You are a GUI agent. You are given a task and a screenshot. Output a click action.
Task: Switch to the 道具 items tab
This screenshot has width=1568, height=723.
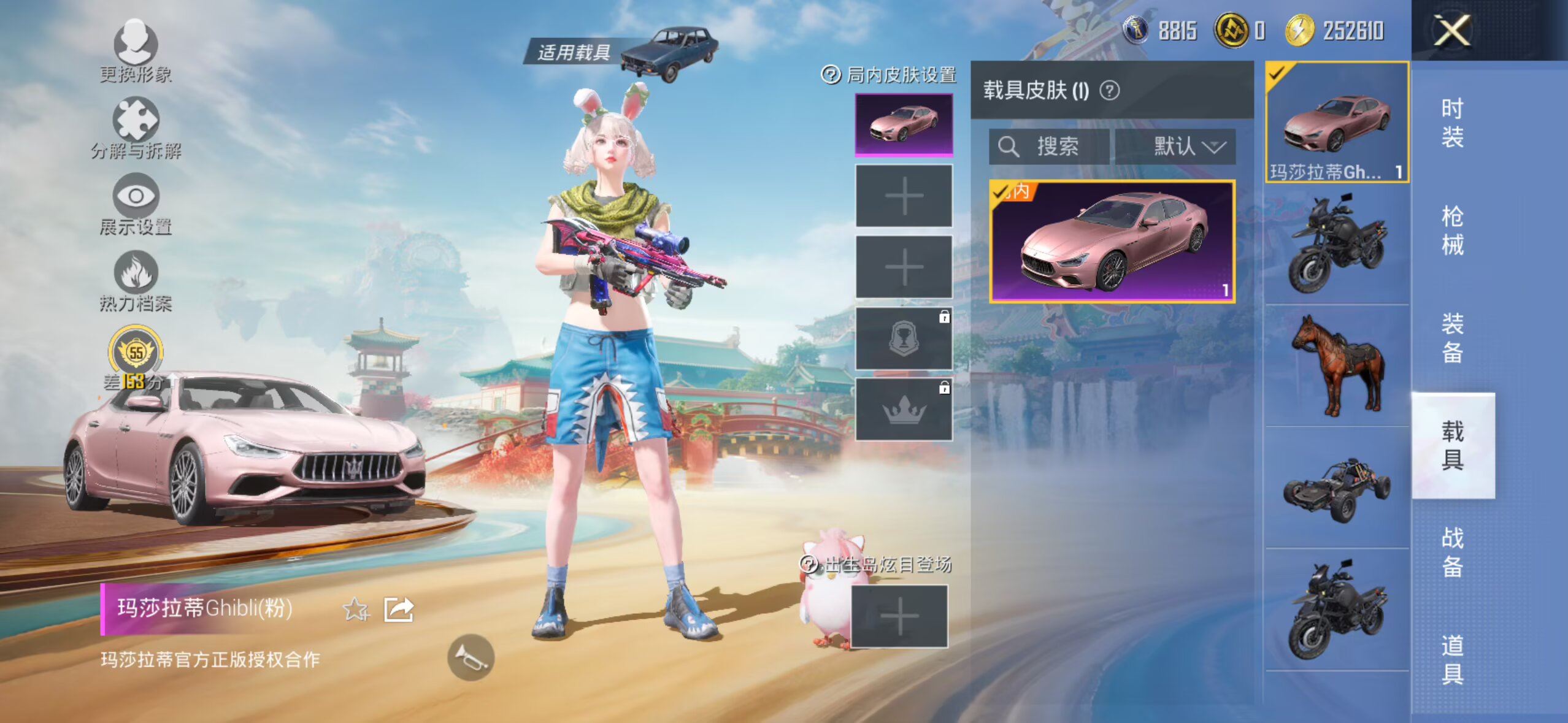(x=1452, y=659)
